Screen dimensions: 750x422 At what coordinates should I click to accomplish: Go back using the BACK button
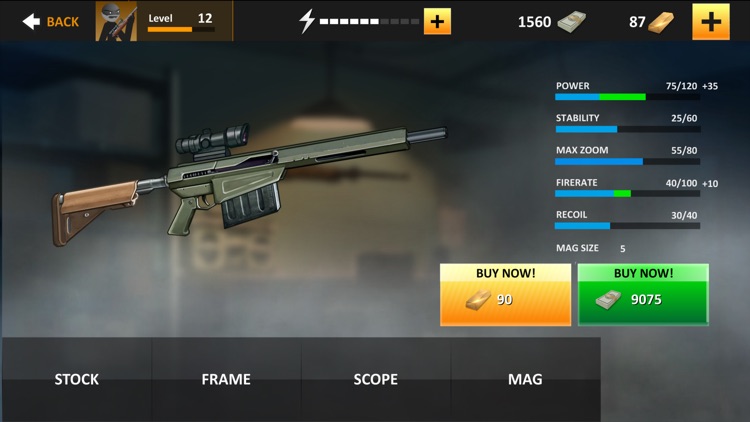pyautogui.click(x=50, y=21)
